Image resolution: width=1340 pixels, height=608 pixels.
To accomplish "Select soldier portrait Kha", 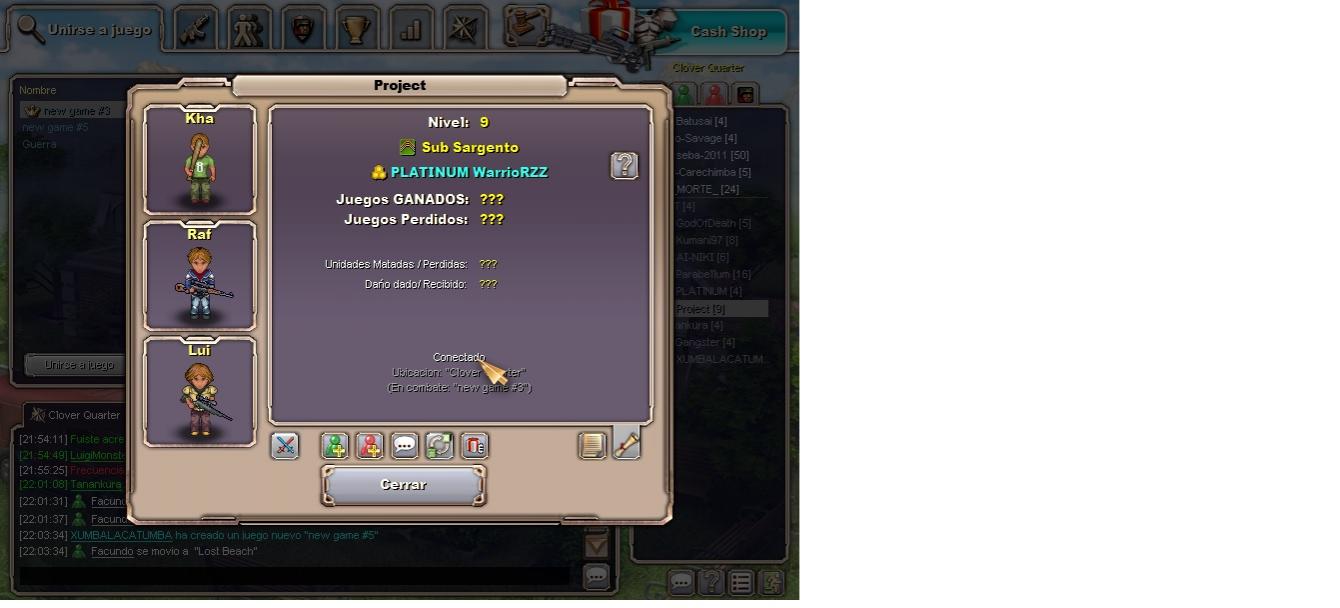I will tap(200, 160).
